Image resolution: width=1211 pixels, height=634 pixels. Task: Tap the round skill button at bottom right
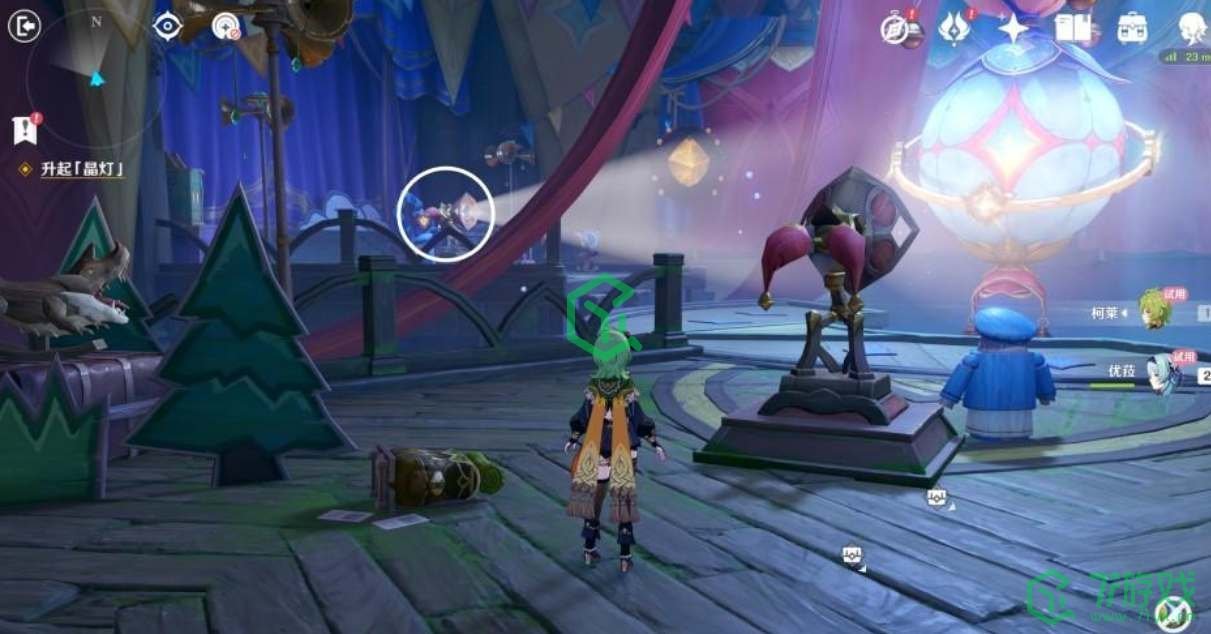[1174, 612]
